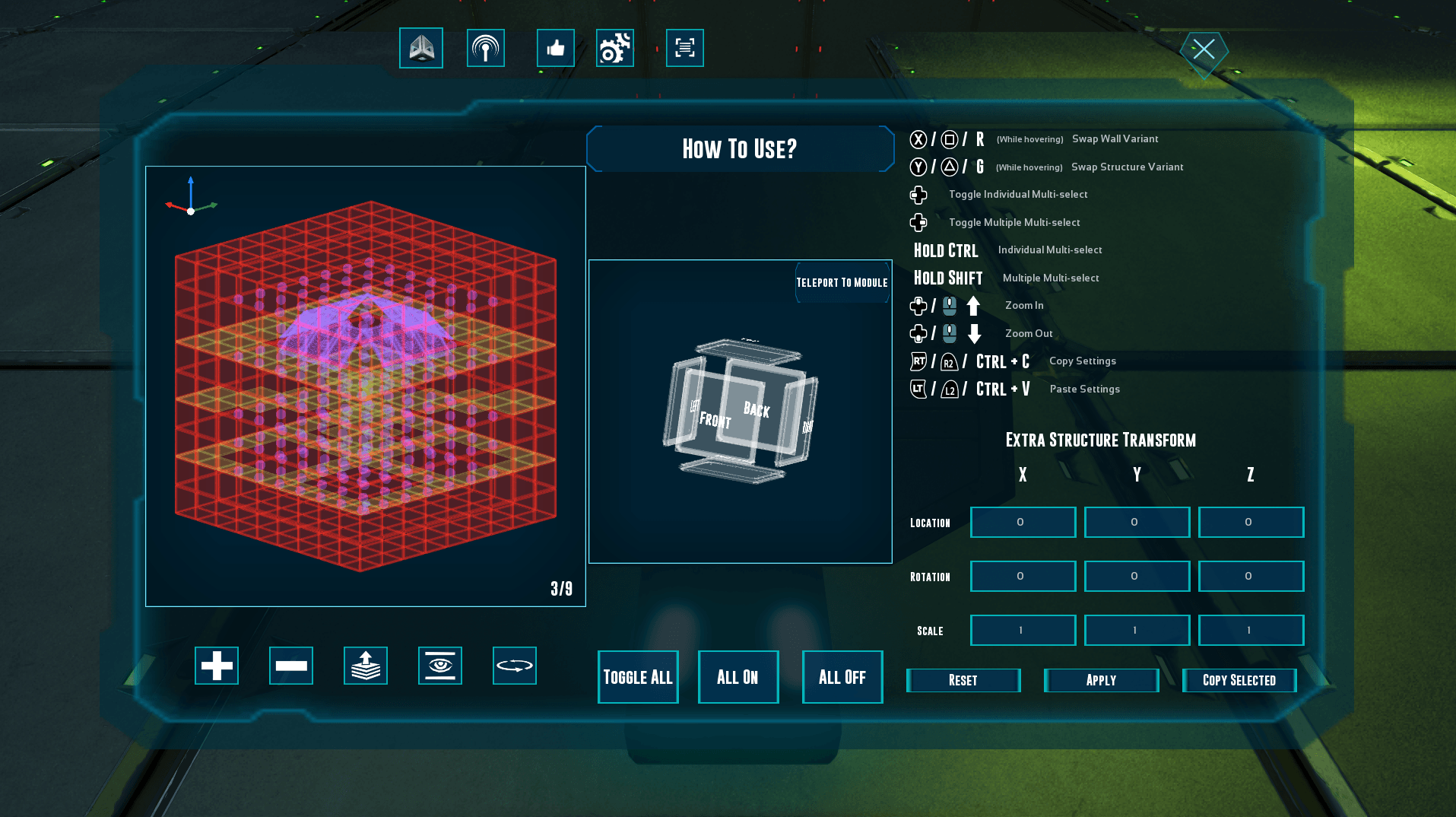
Task: Close the structure editor panel
Action: [x=1204, y=51]
